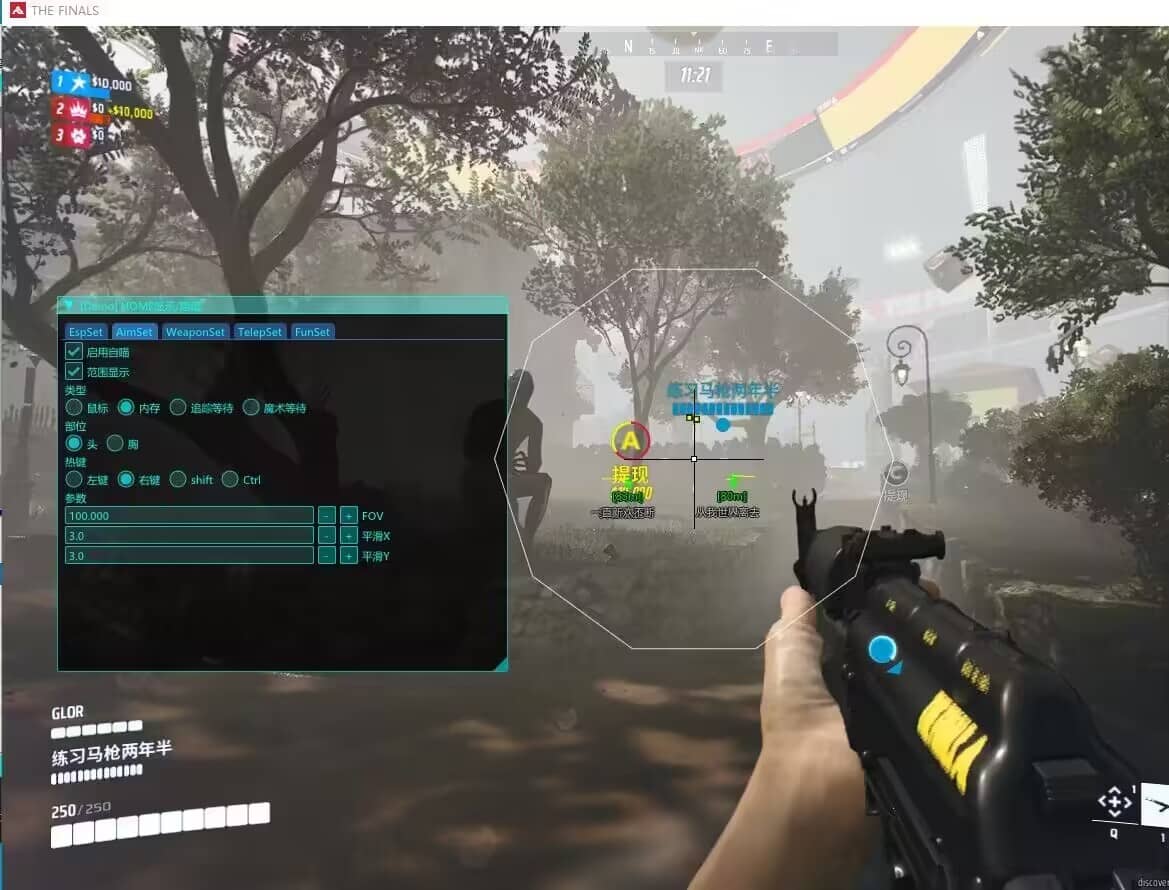
Task: Click the FOV value input field
Action: pos(189,516)
